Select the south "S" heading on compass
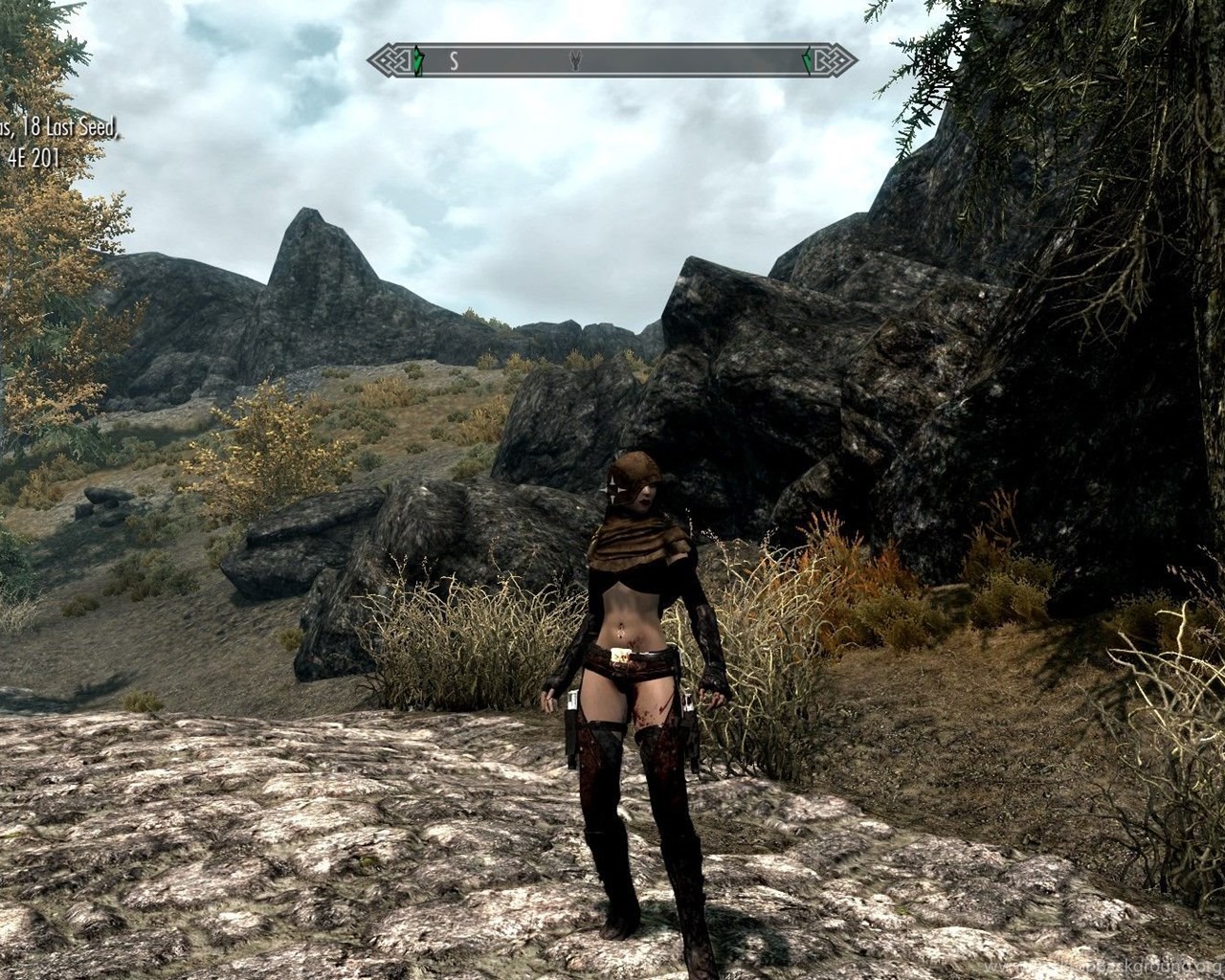1225x980 pixels. click(455, 61)
